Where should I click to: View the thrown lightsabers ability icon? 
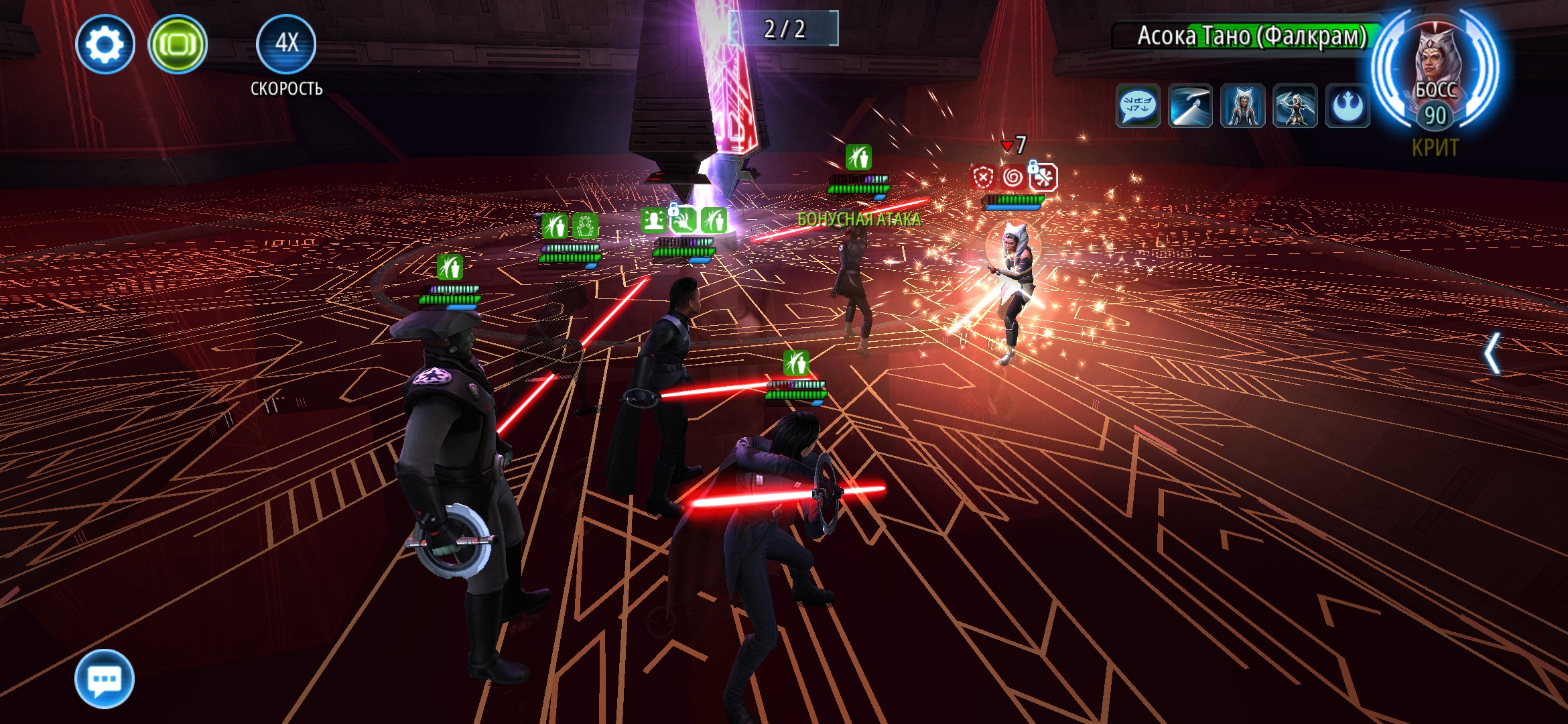tap(1190, 106)
